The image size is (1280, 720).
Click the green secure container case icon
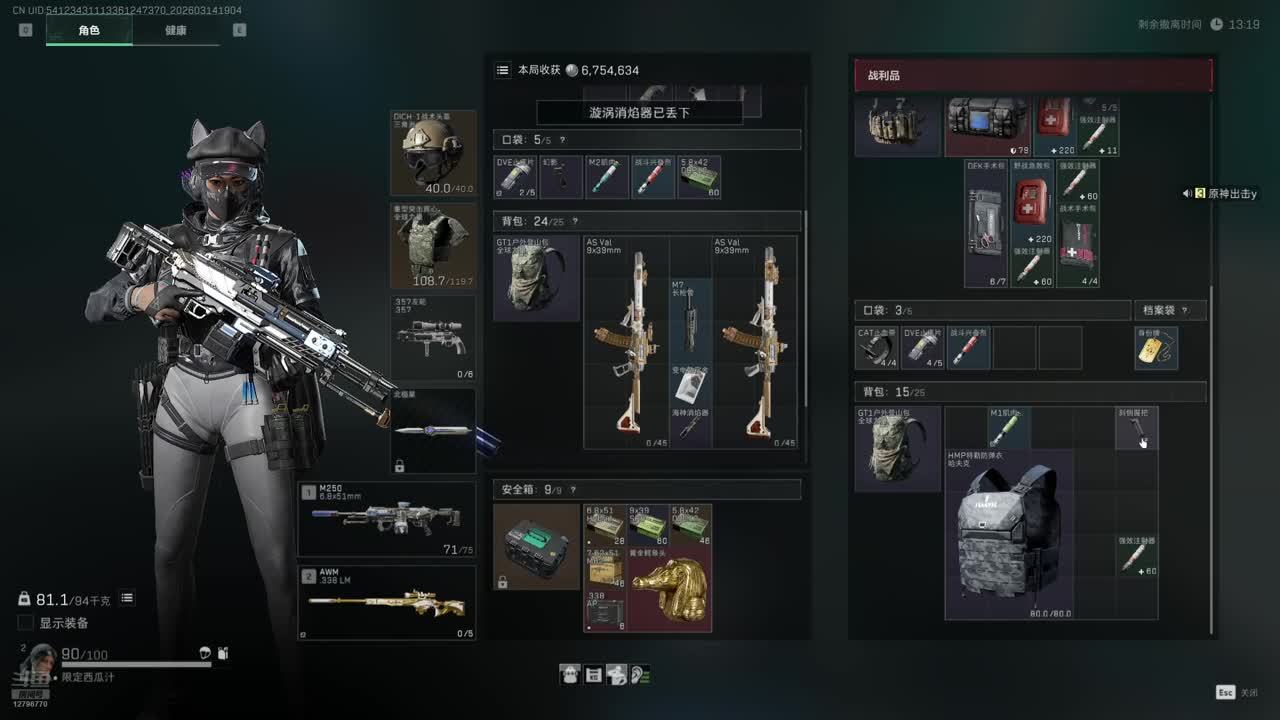pyautogui.click(x=536, y=545)
